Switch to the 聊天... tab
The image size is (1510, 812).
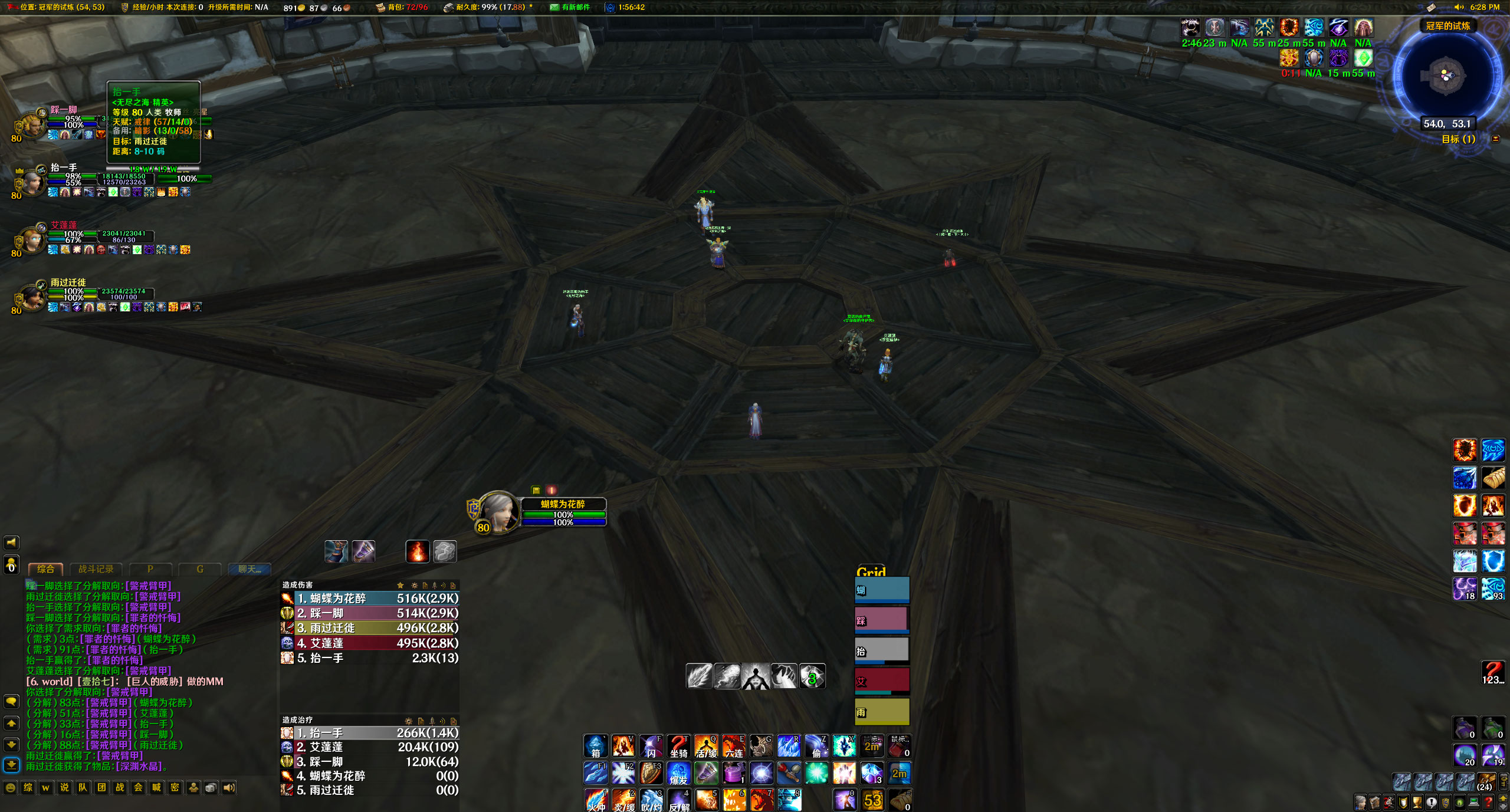pyautogui.click(x=249, y=570)
